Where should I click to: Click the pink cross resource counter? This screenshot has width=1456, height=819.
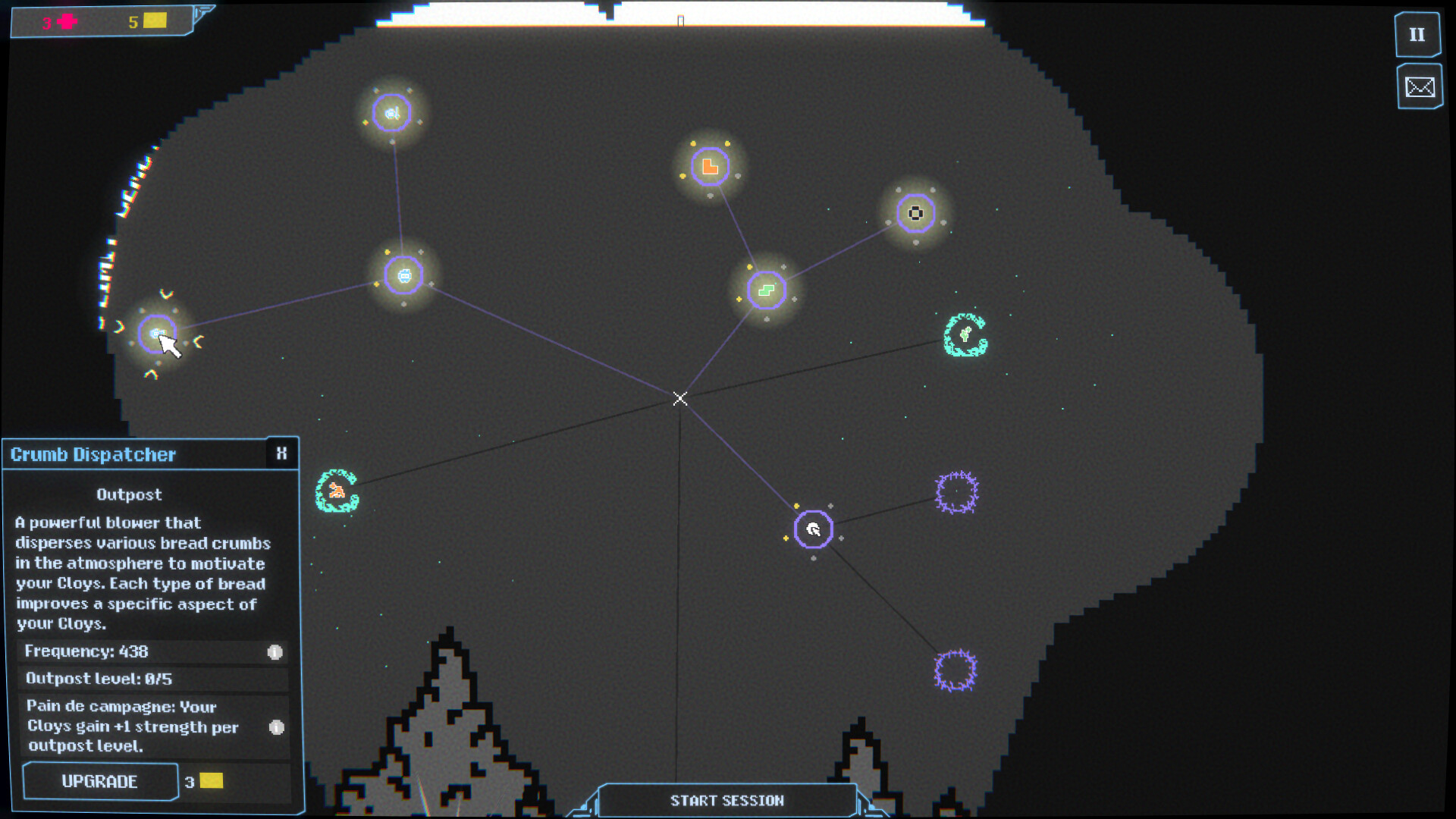coord(67,21)
